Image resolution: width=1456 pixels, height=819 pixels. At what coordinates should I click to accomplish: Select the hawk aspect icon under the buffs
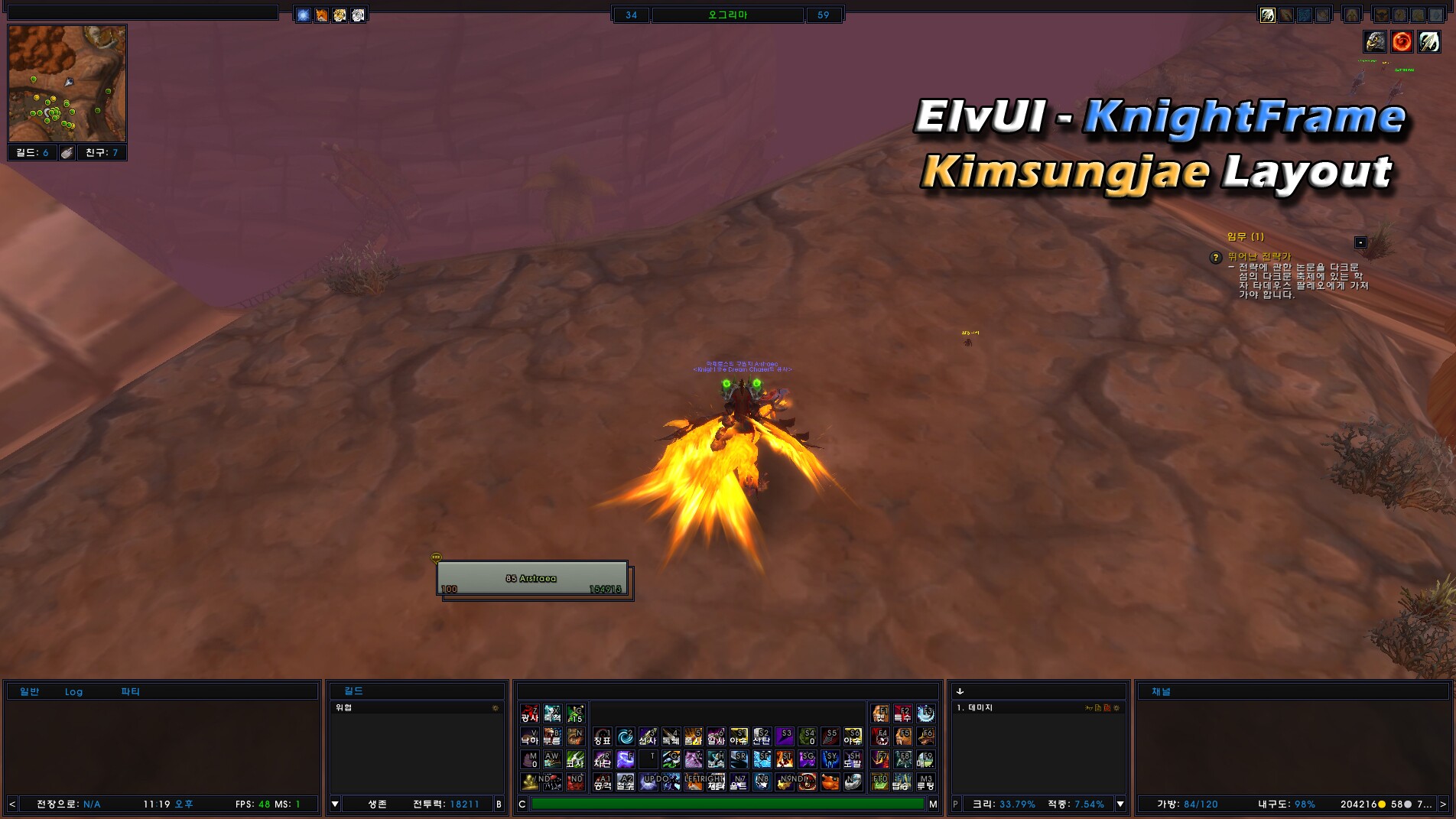pyautogui.click(x=1375, y=42)
